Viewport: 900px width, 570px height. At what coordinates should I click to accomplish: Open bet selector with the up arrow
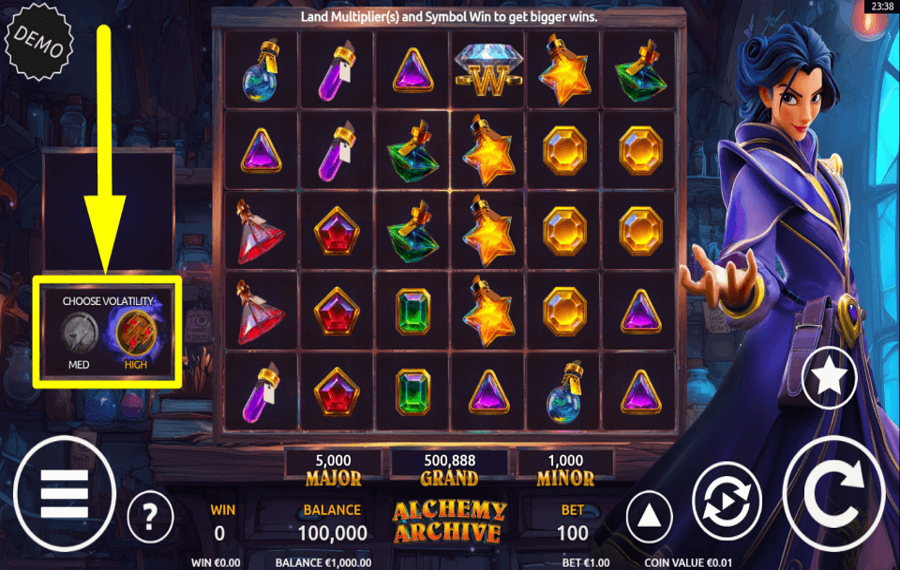(x=649, y=517)
